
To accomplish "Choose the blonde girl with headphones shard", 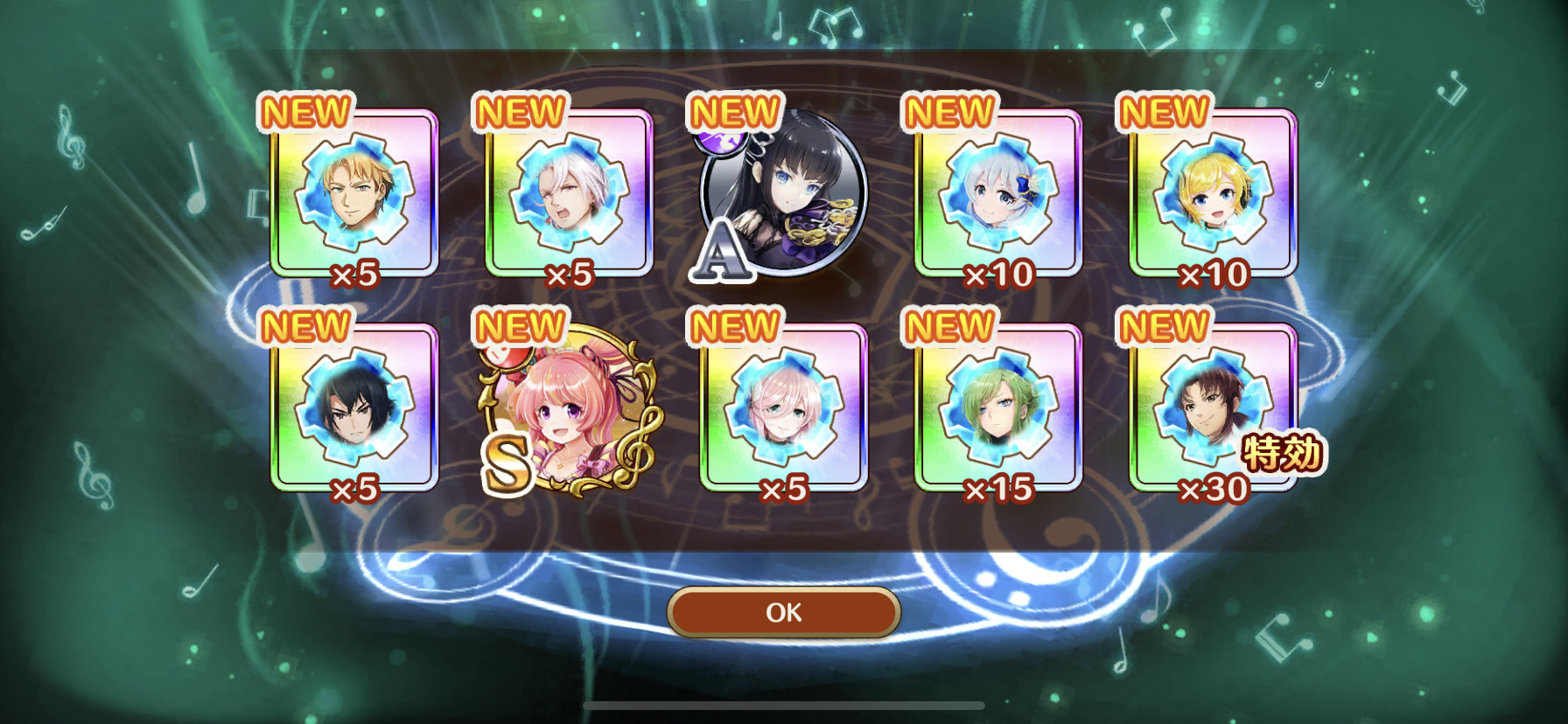I will pos(1213,192).
